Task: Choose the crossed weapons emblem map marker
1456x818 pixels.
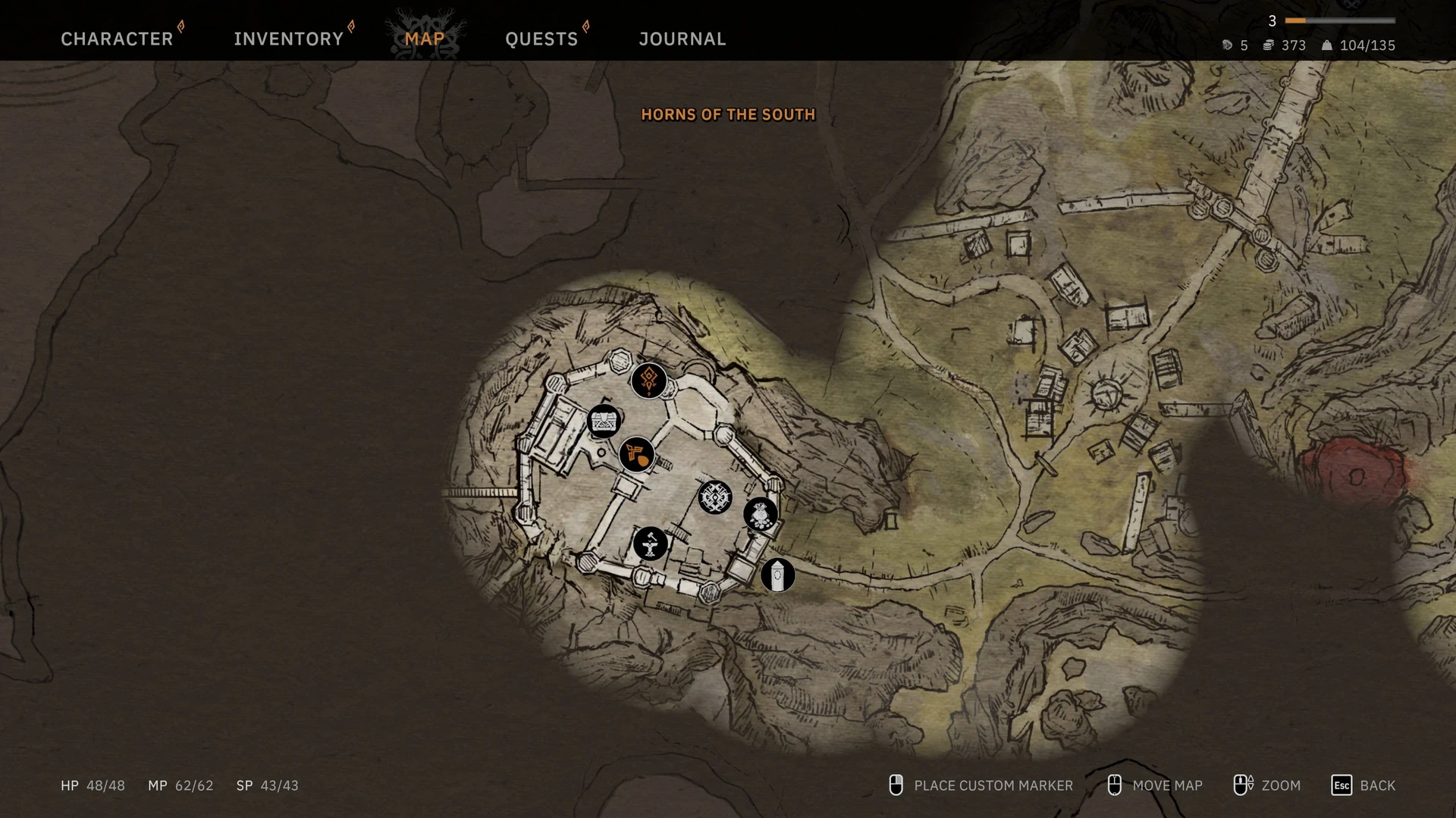Action: (x=714, y=497)
